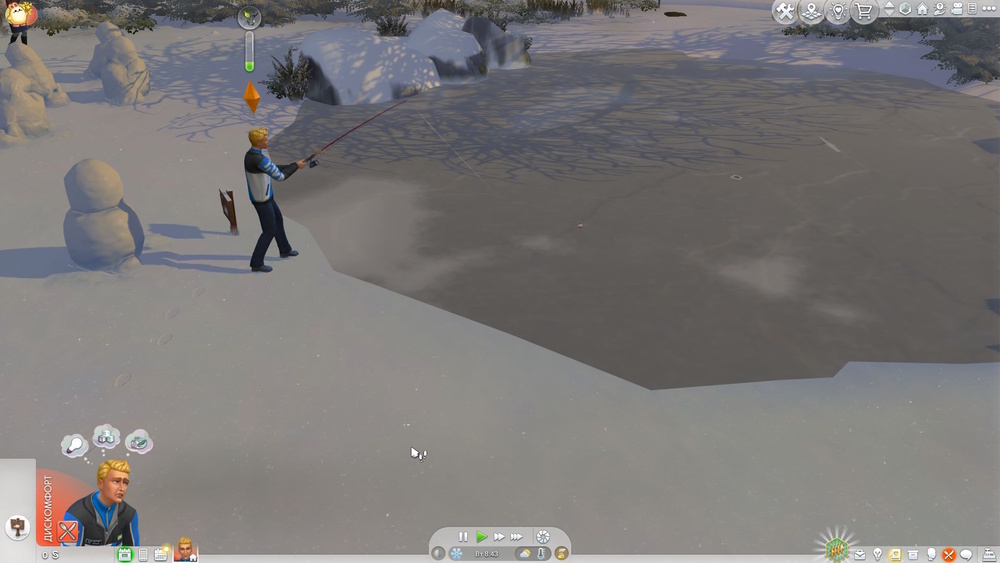
Task: Open Build Mode with the hammer-and-wrench icon
Action: coord(785,12)
